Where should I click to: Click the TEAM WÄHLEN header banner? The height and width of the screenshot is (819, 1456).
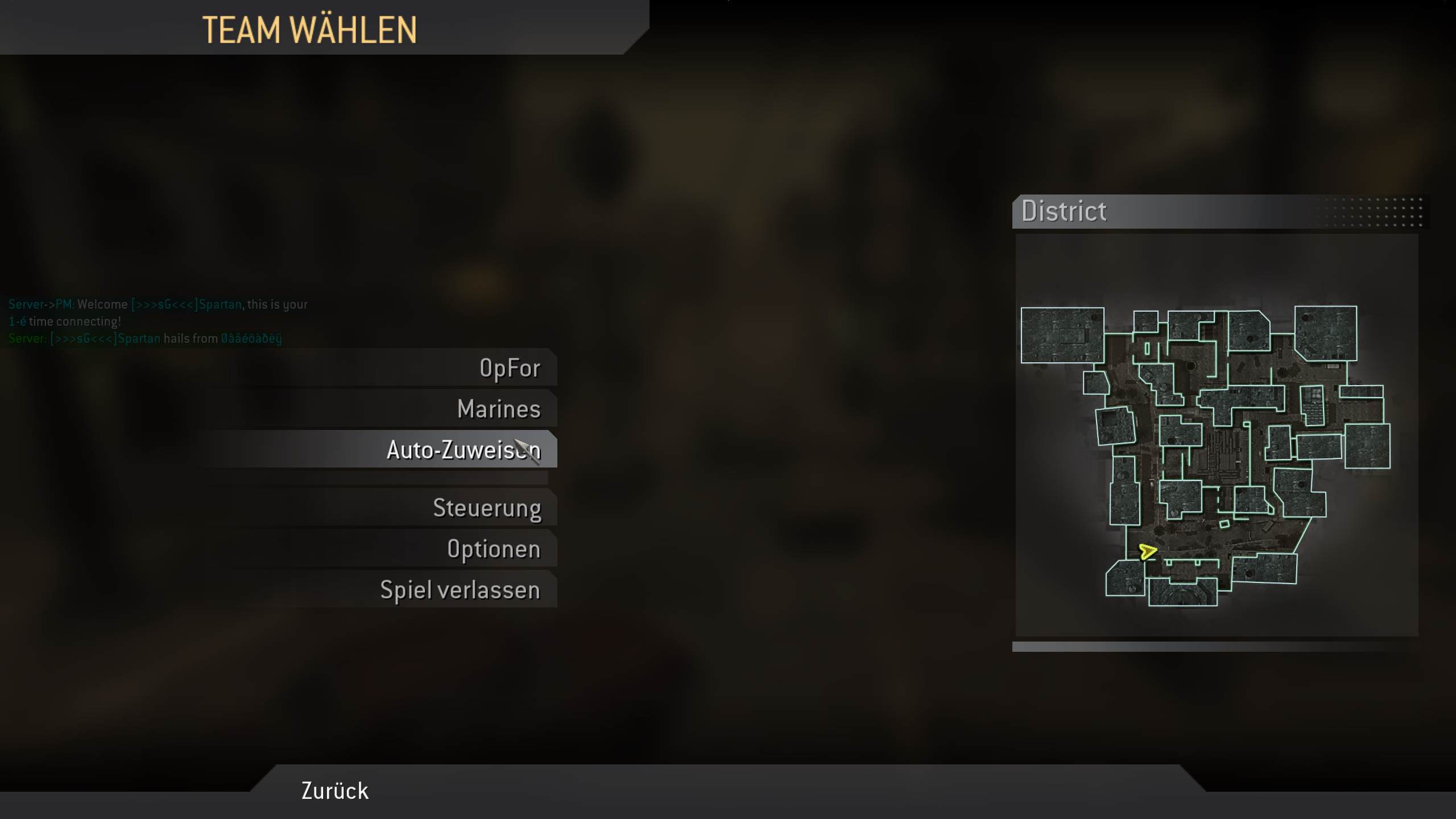pyautogui.click(x=311, y=30)
